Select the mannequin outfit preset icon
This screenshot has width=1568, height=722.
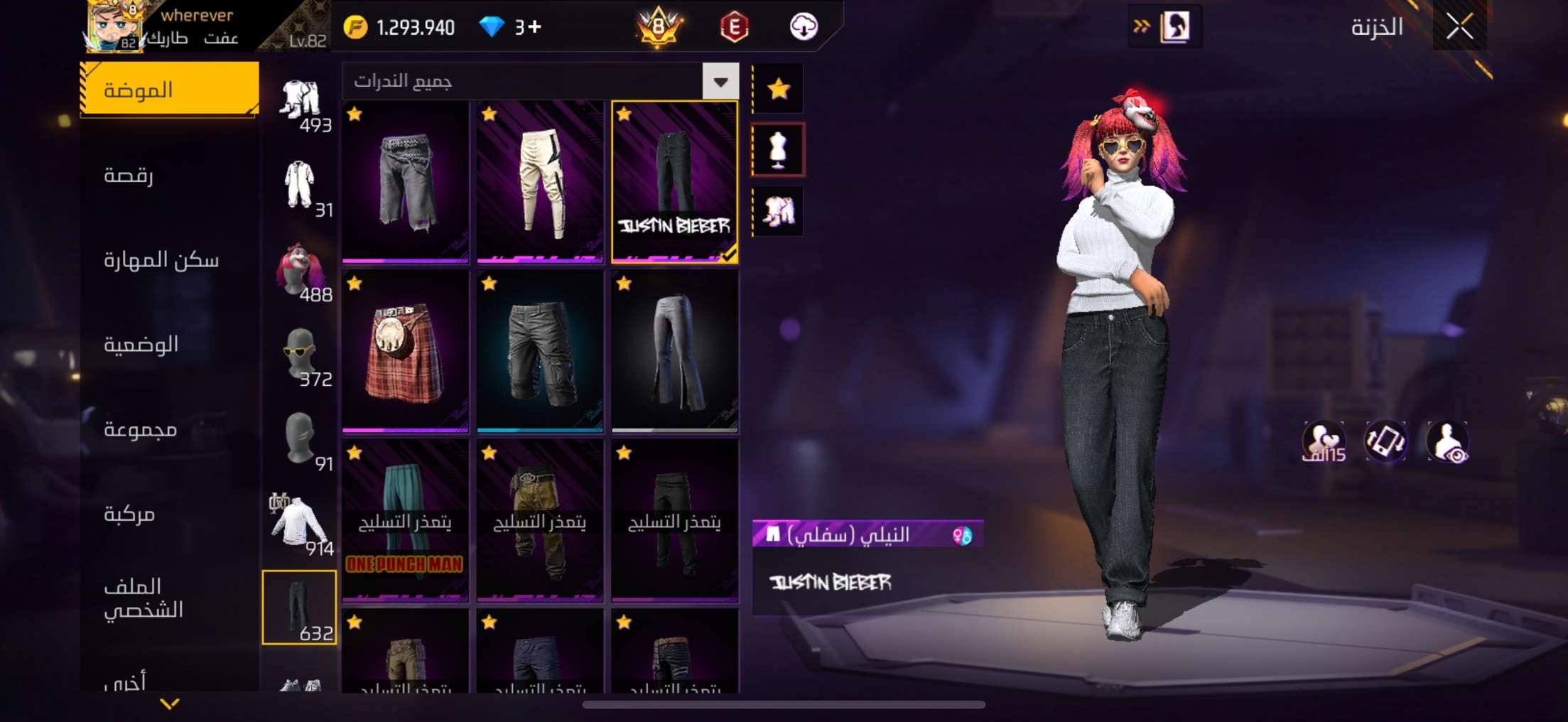pos(779,149)
